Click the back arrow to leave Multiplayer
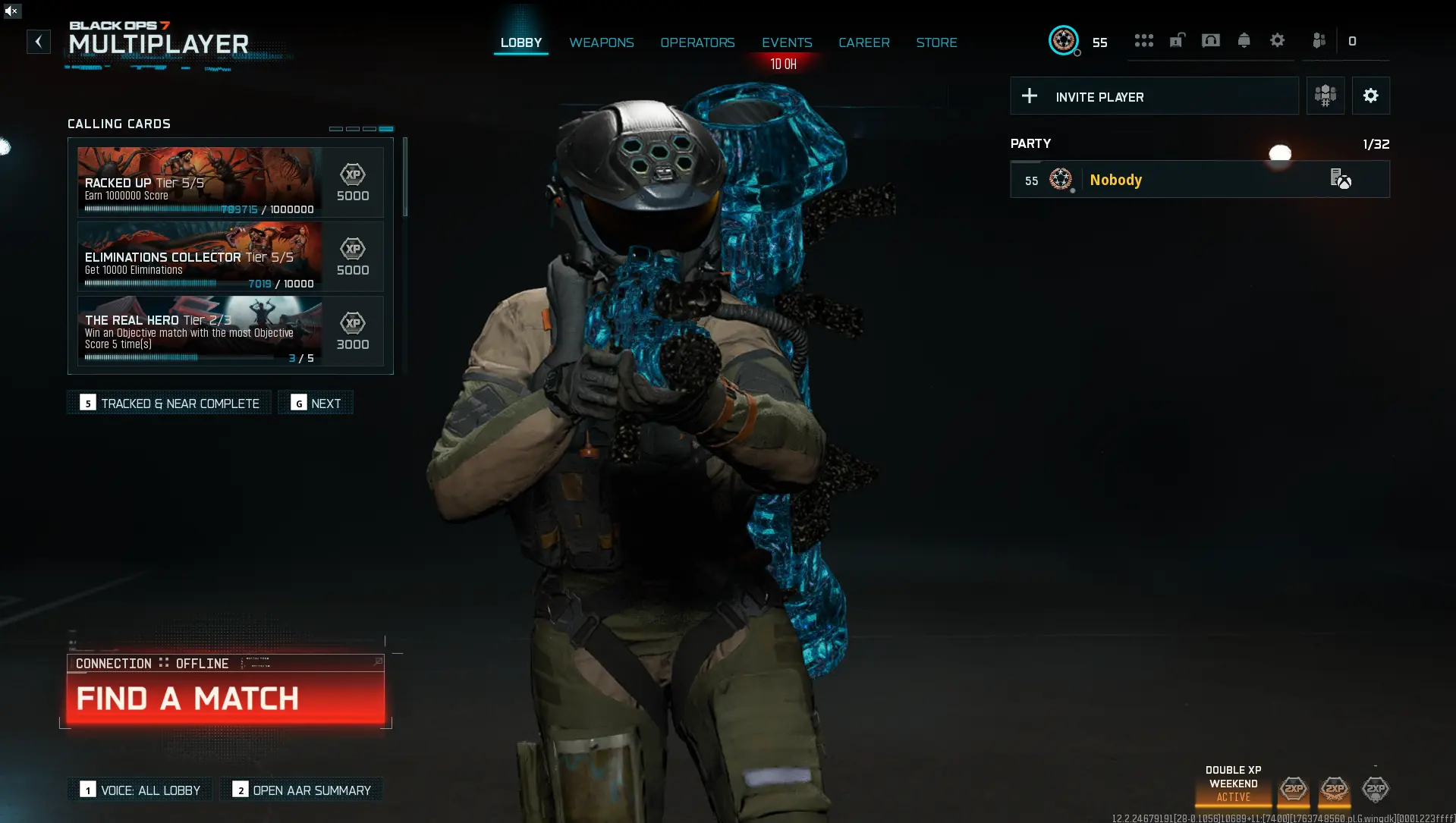Screen dimensions: 1456x823 (39, 42)
